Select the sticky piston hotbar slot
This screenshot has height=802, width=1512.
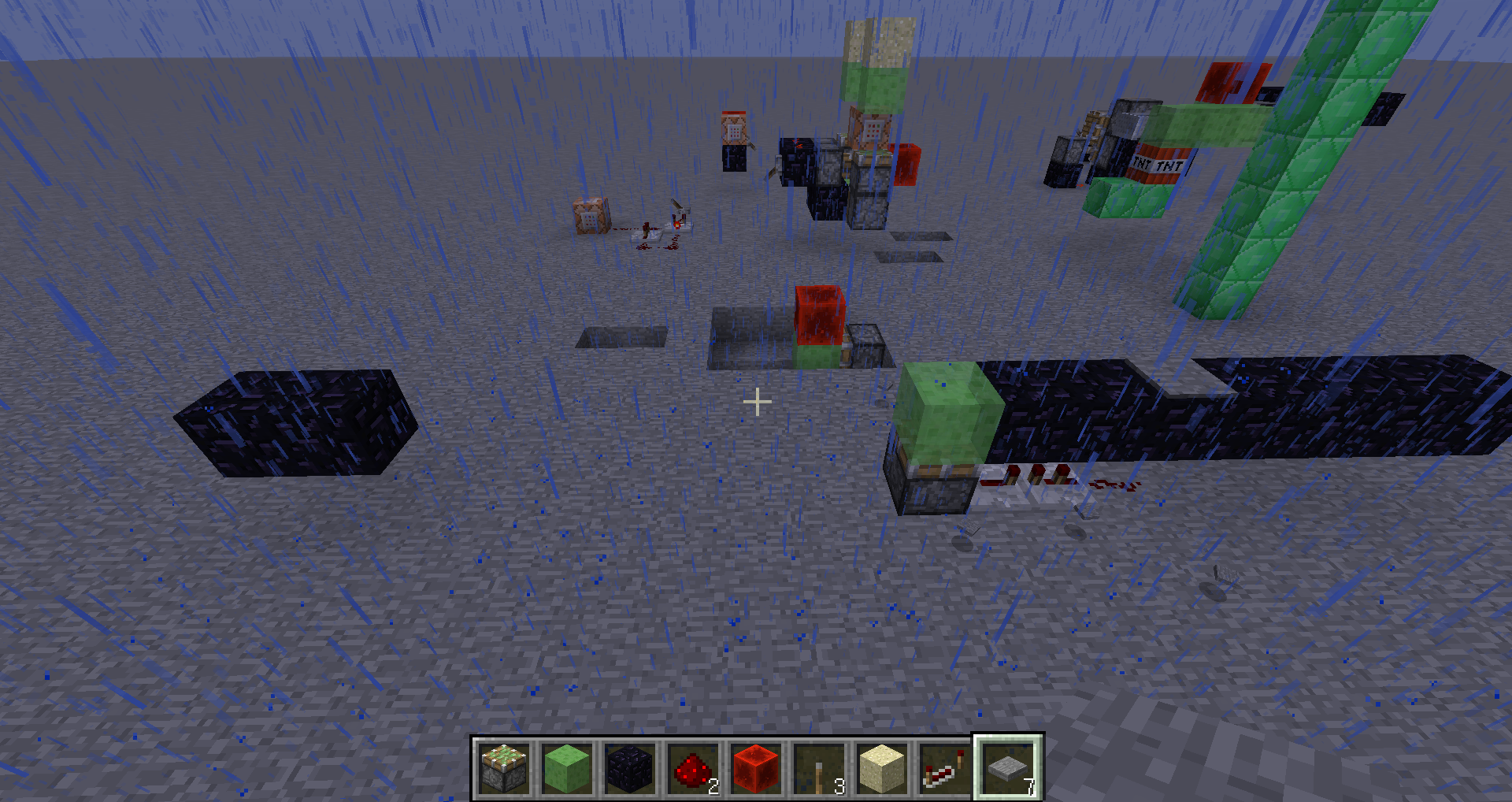click(504, 768)
